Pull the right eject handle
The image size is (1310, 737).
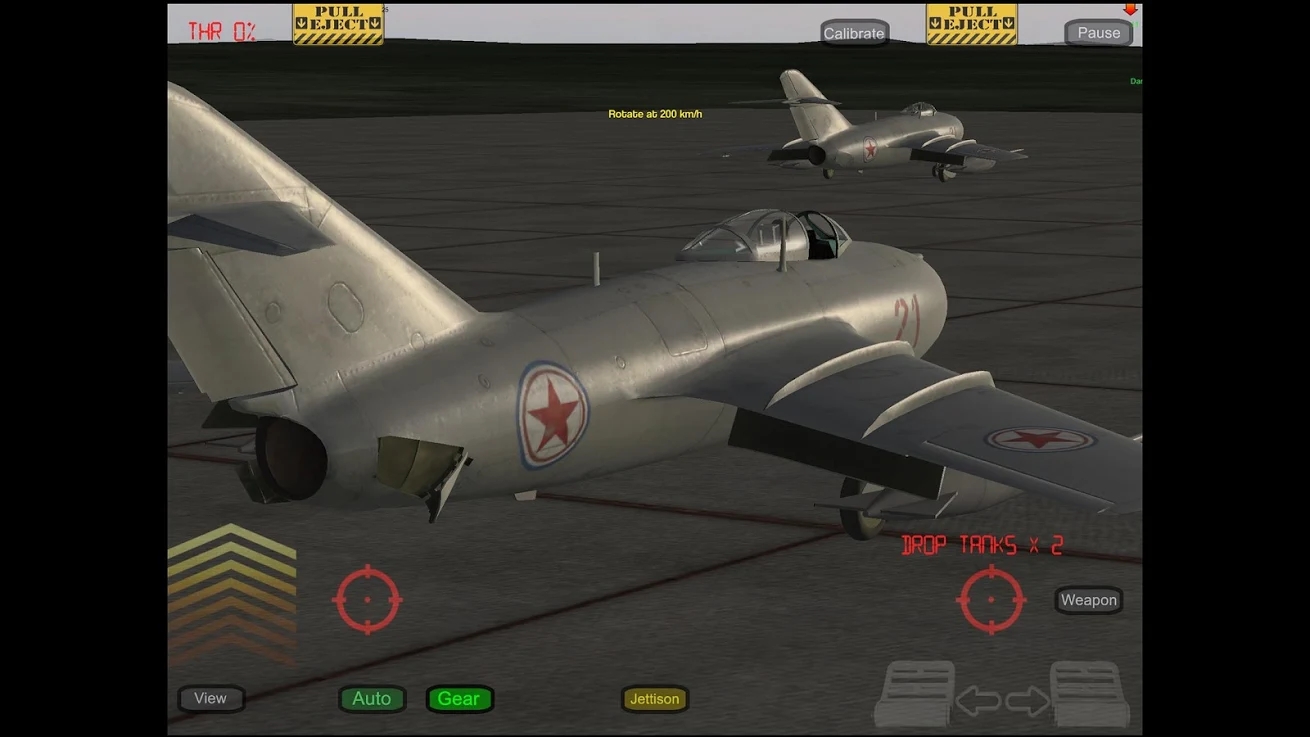click(971, 24)
